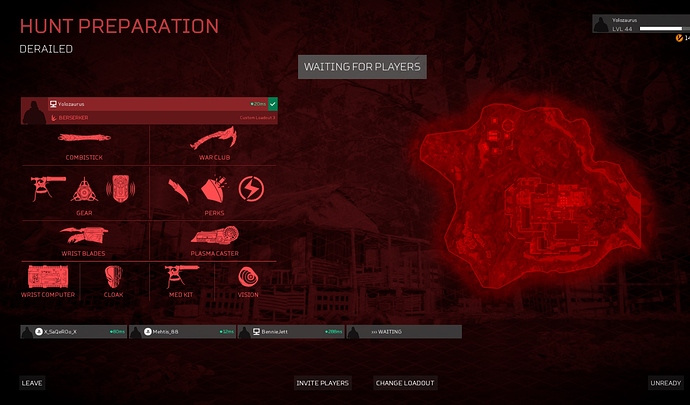Open Invite Players
690x405 pixels.
(323, 383)
